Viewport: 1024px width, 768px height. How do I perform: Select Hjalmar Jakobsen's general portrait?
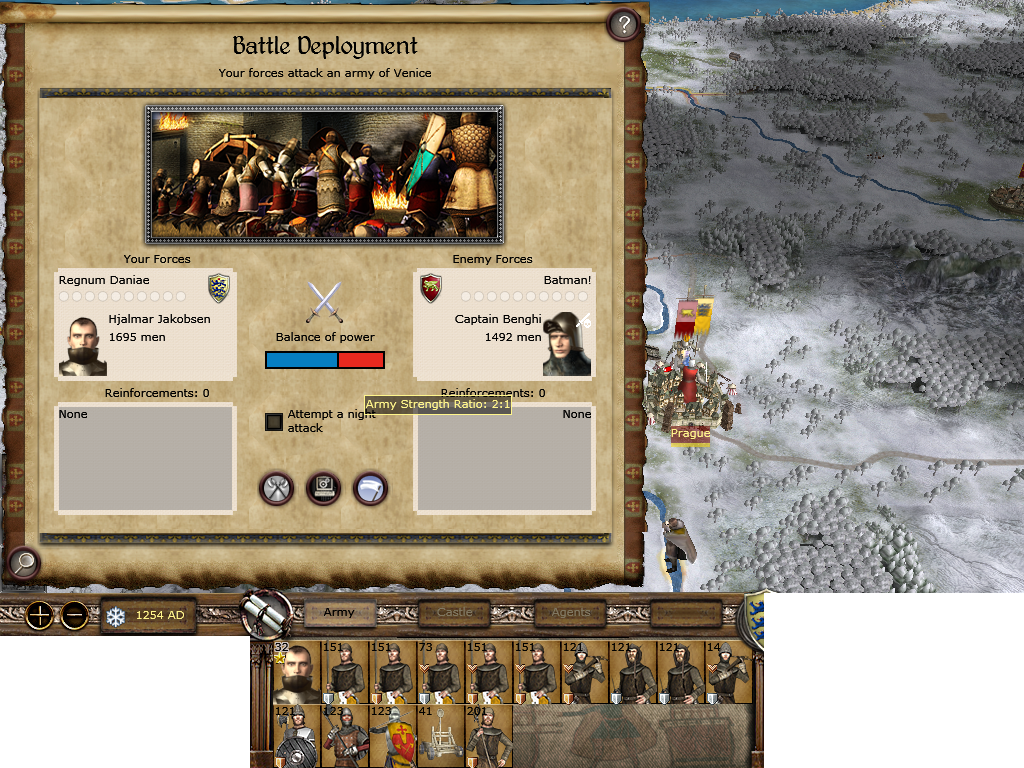(82, 346)
